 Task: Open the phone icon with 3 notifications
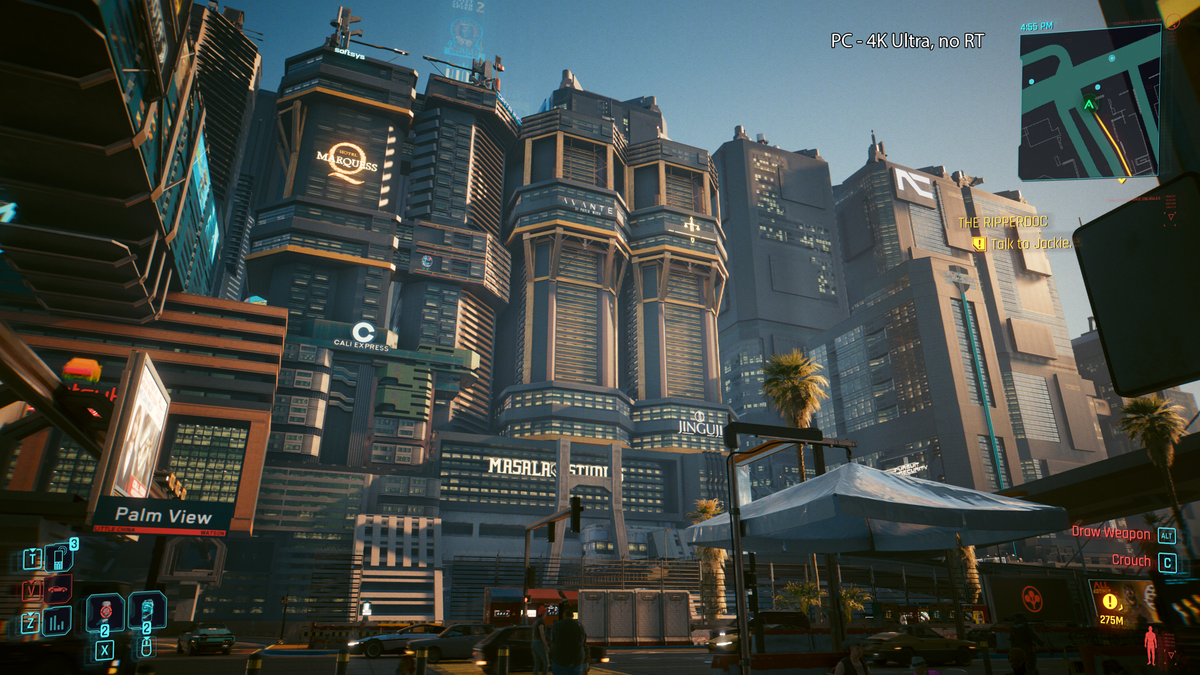pos(59,558)
